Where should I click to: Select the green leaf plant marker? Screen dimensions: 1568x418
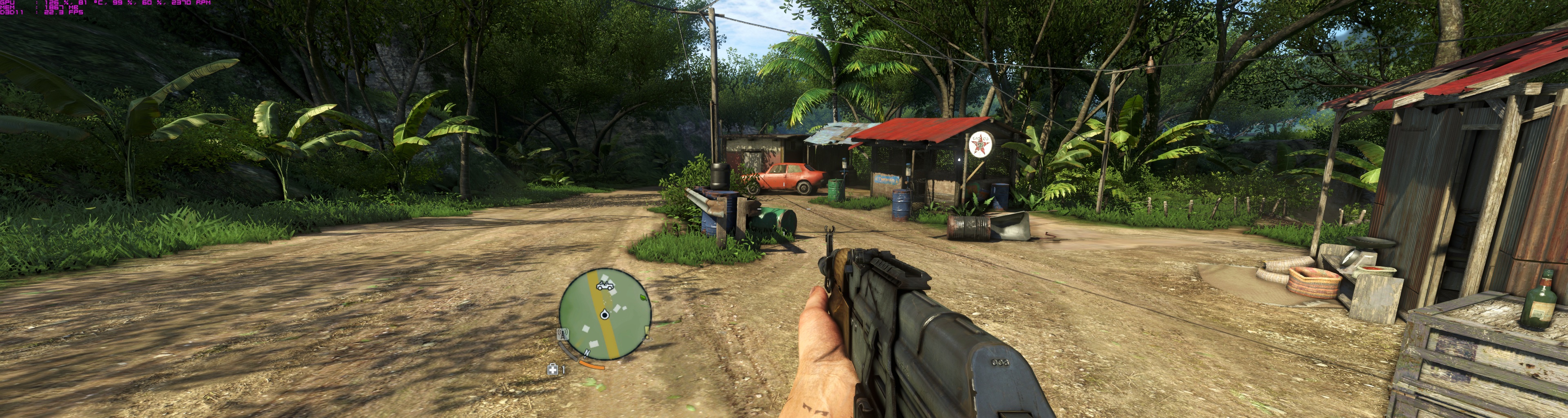point(644,298)
